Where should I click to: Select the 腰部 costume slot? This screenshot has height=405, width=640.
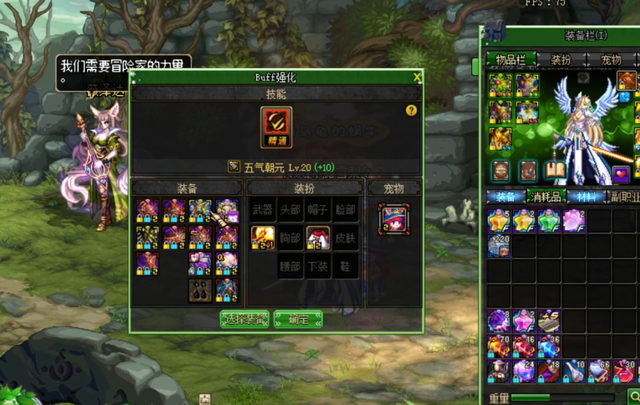(x=290, y=265)
